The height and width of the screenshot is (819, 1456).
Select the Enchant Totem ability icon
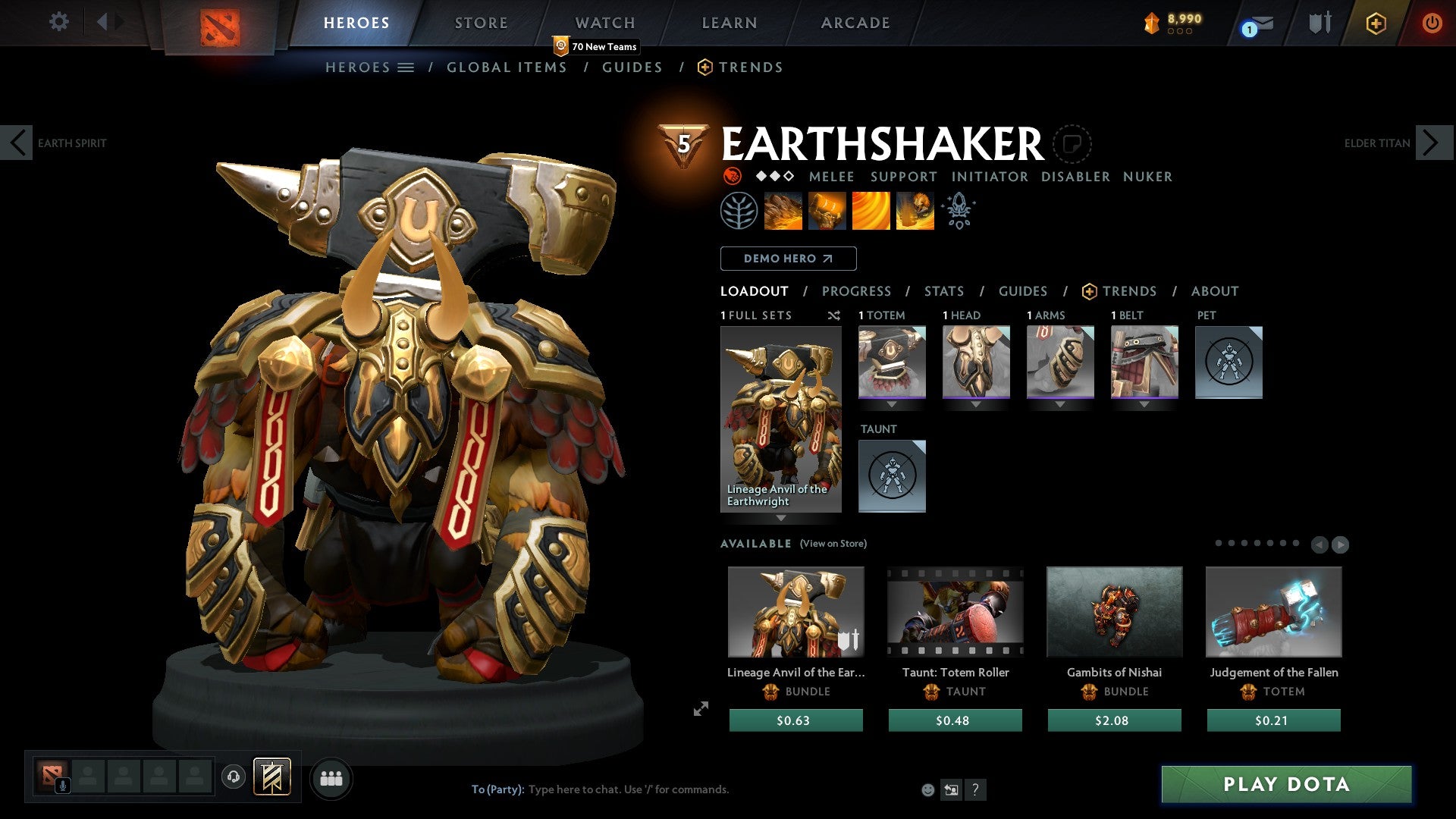coord(827,210)
